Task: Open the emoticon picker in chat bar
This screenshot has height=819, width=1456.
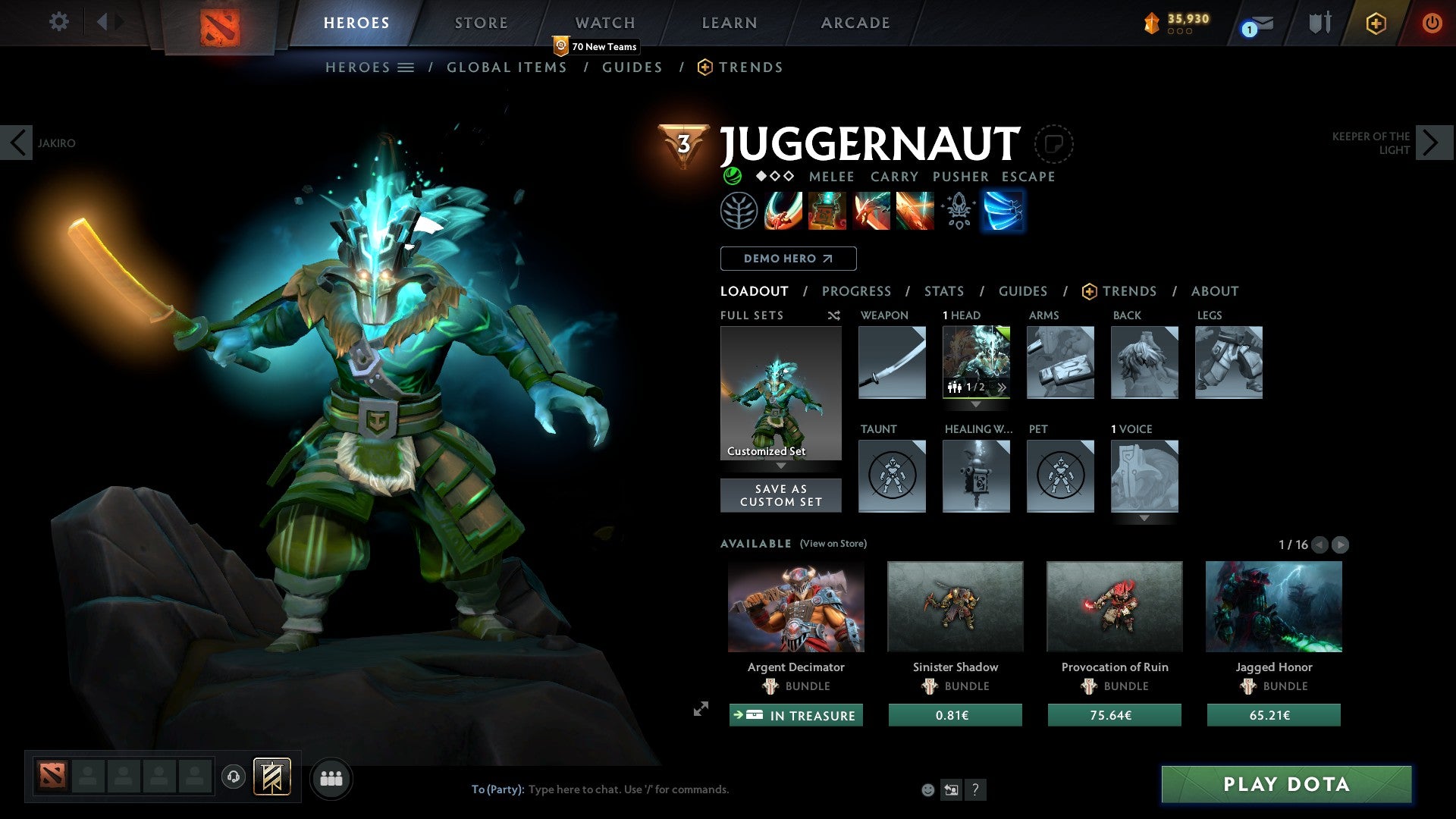Action: coord(927,789)
